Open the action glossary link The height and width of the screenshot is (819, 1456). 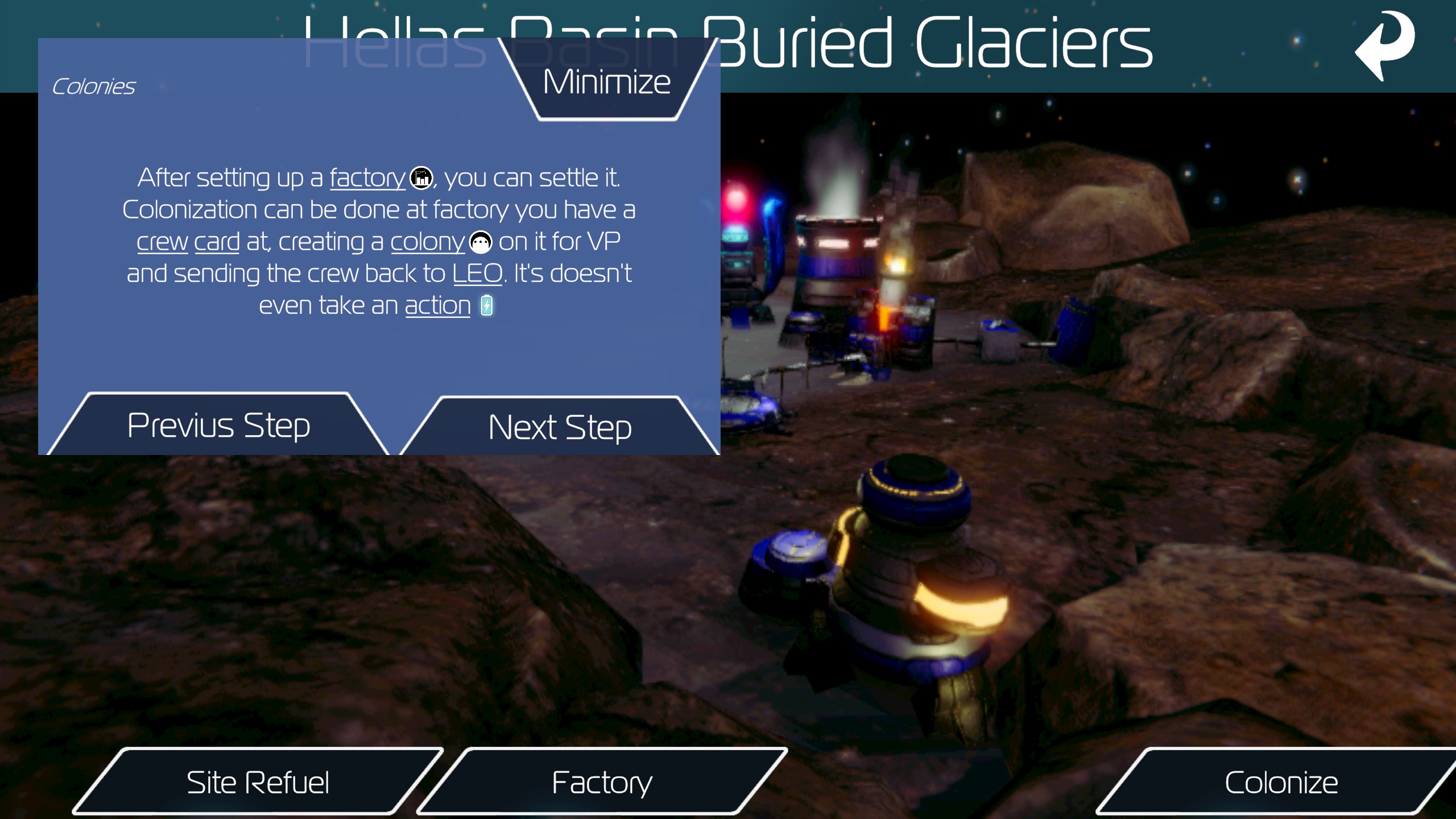point(437,306)
